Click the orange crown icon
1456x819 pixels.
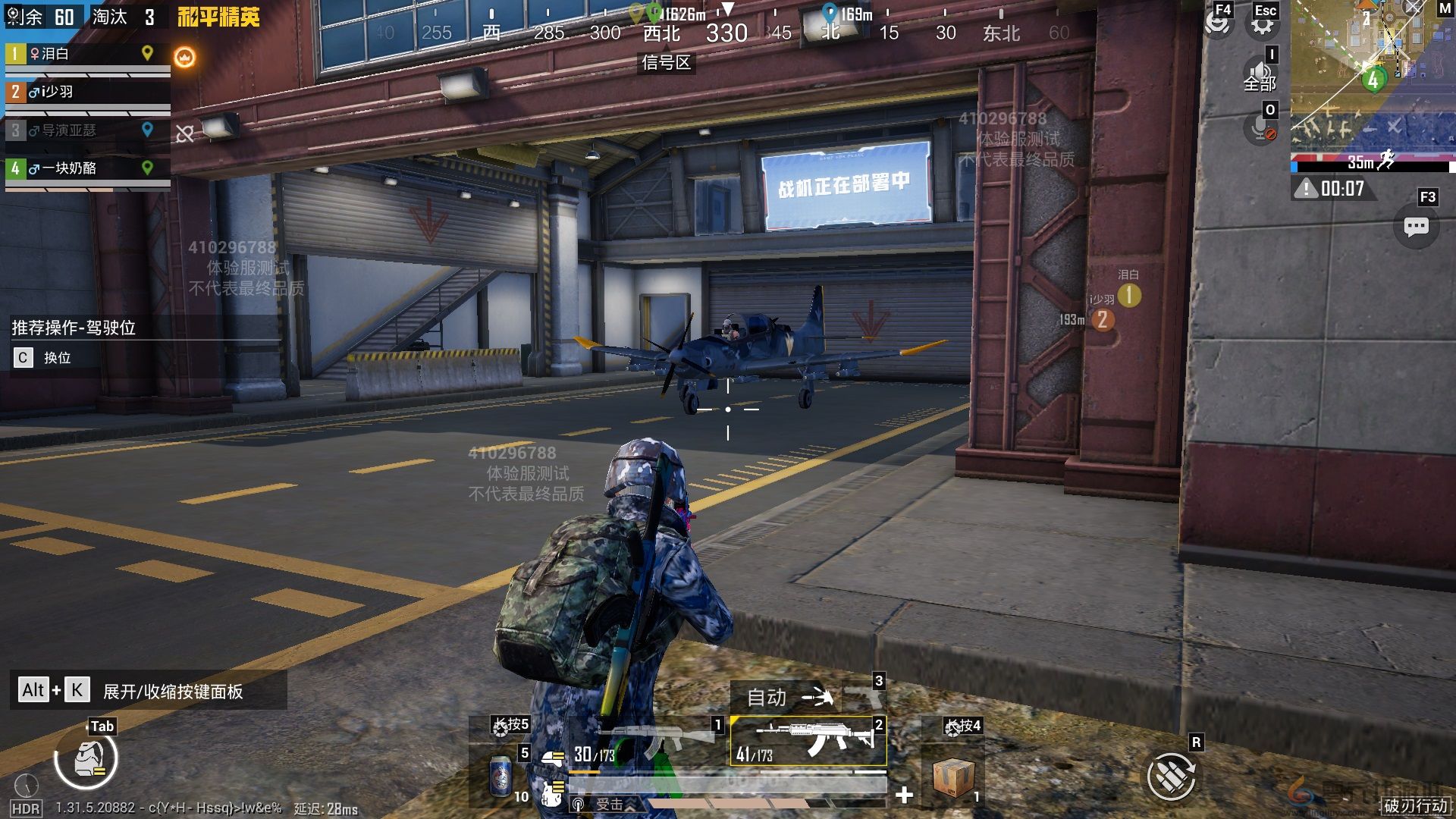point(184,57)
